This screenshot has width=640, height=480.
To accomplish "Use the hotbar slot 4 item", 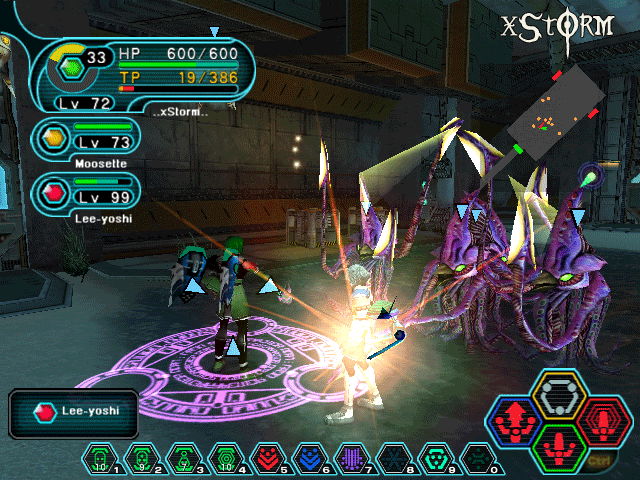I will (225, 457).
